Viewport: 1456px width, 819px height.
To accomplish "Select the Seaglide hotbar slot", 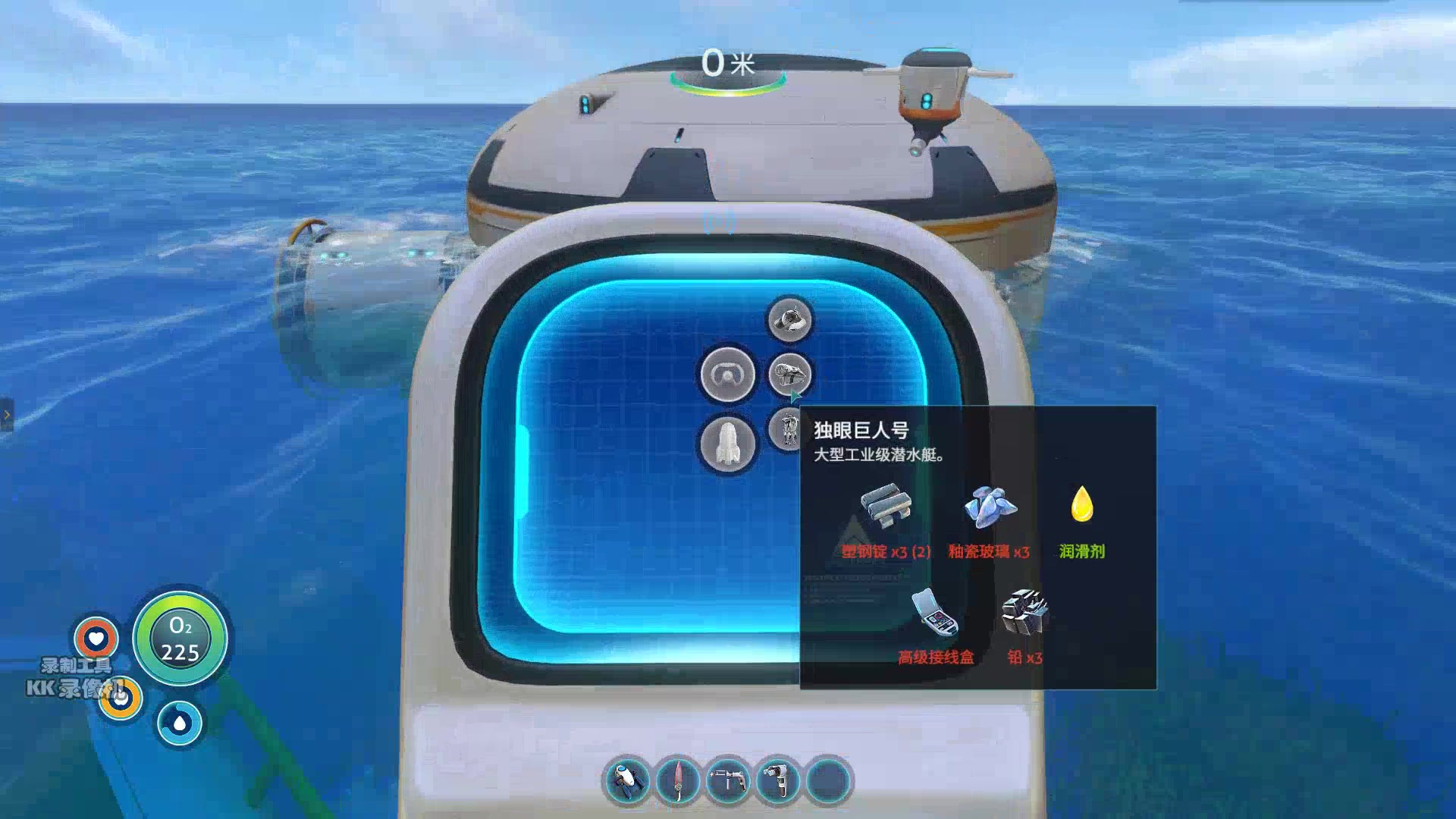I will [x=627, y=780].
